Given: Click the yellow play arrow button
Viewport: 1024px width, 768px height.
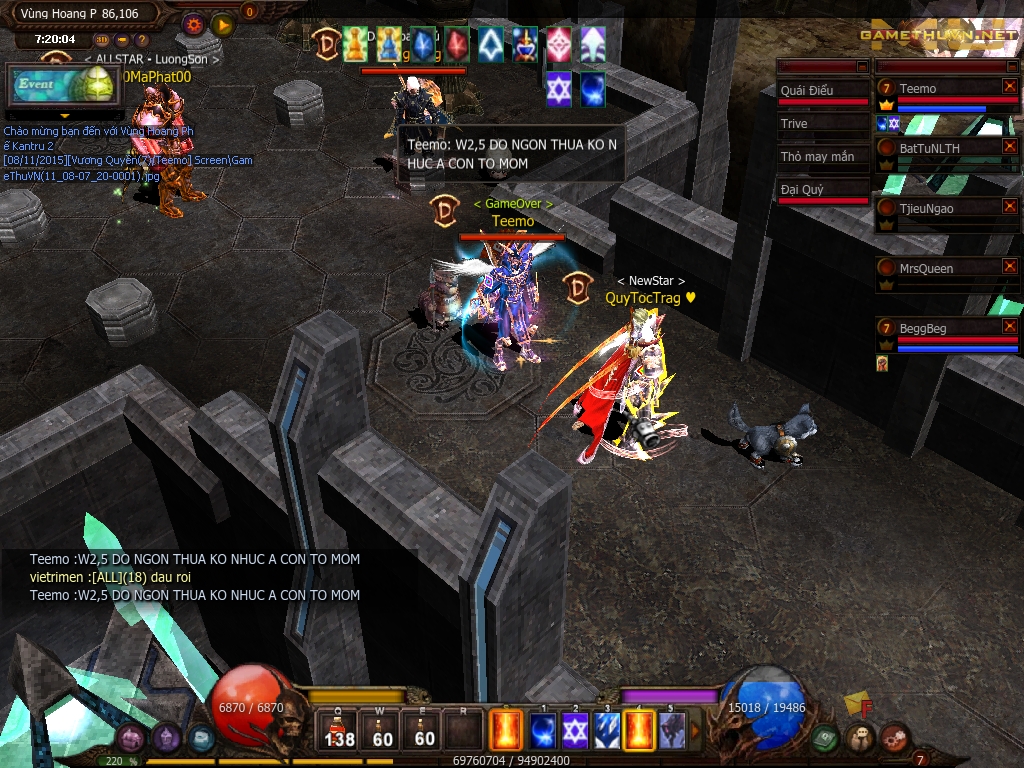Looking at the screenshot, I should pos(223,22).
